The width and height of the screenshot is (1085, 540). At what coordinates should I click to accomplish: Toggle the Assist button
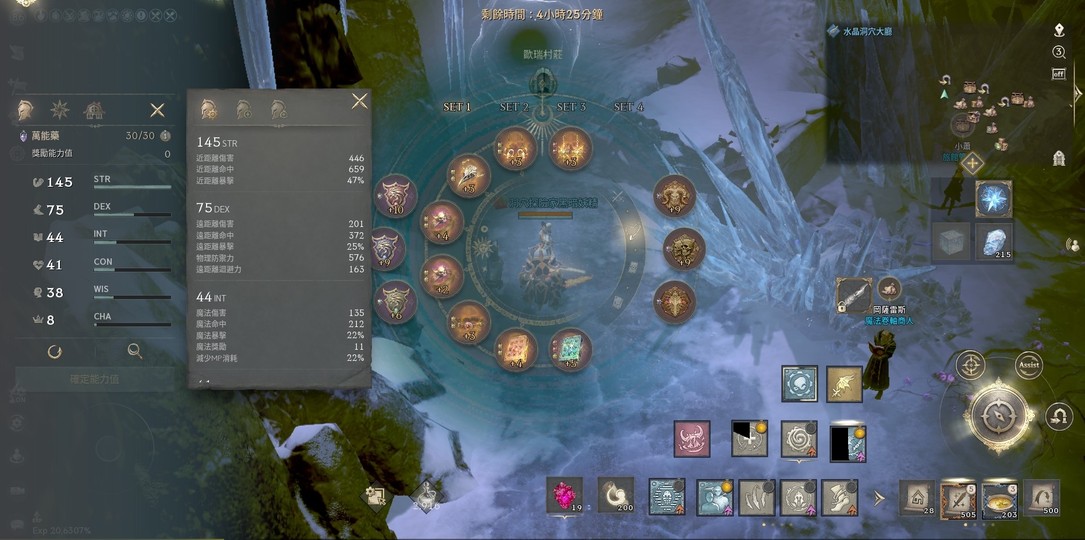point(1029,366)
